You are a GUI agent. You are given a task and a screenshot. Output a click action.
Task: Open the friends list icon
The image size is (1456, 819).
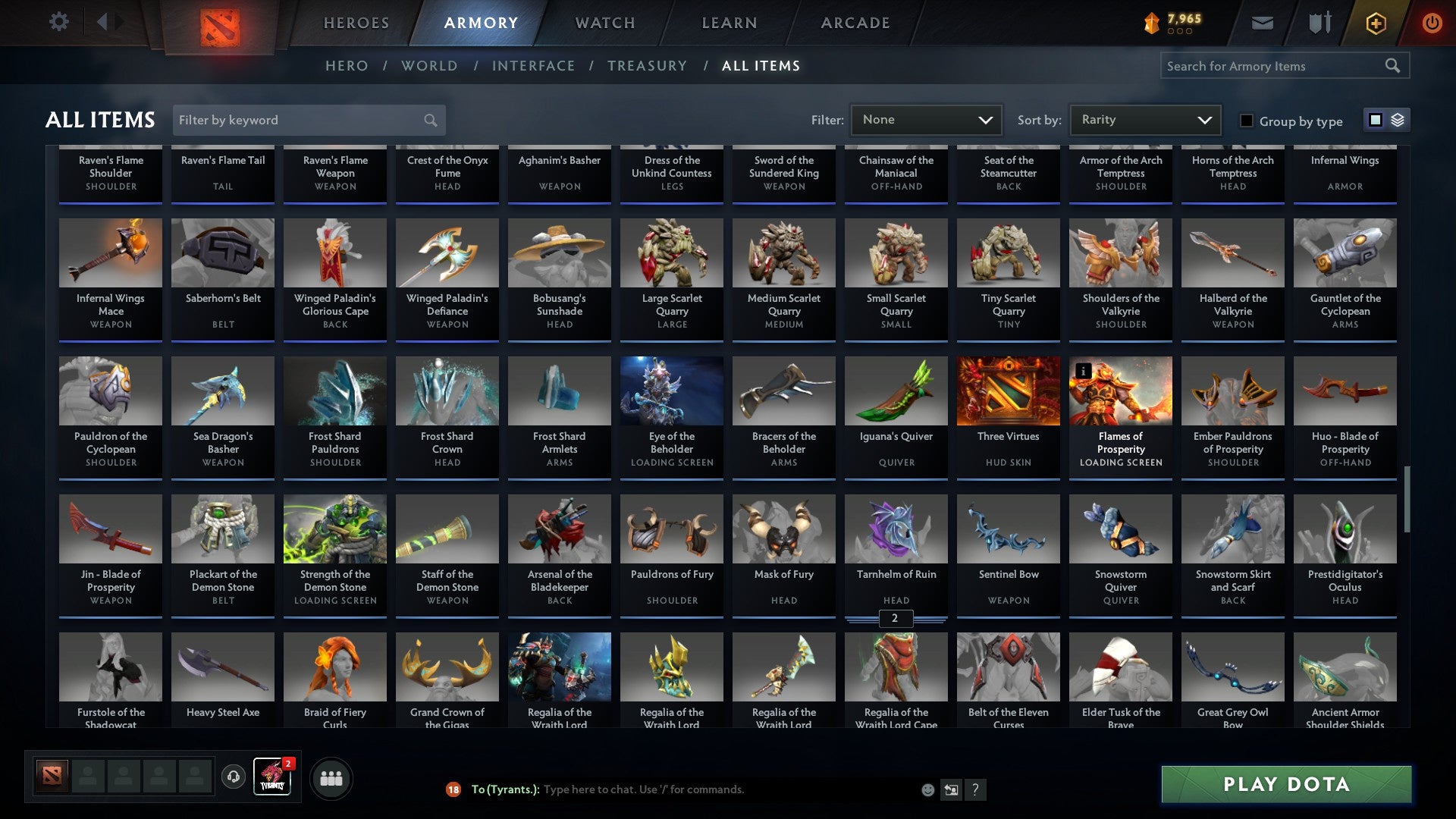pyautogui.click(x=330, y=777)
